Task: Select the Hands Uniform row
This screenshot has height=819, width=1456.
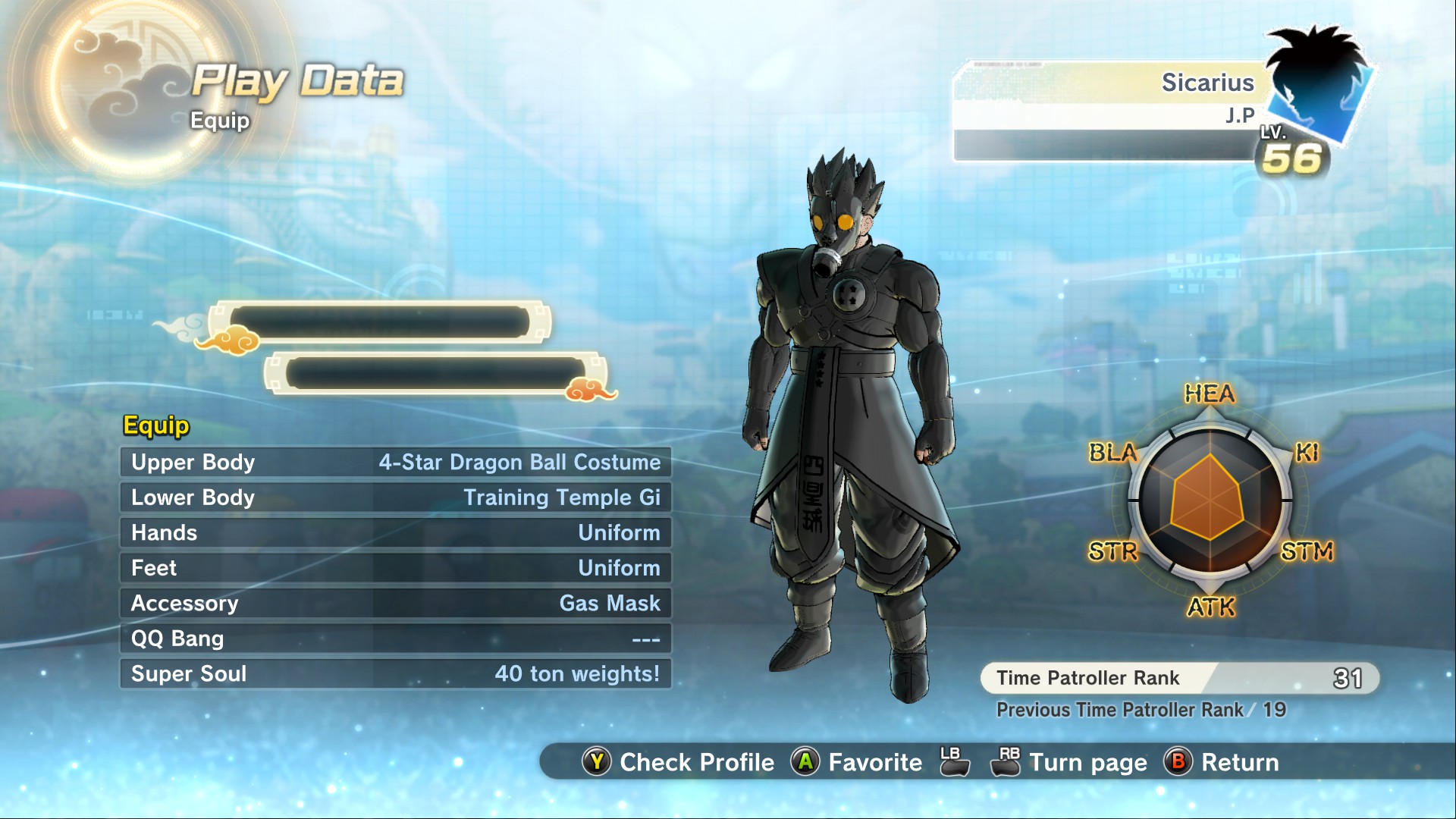Action: pyautogui.click(x=395, y=533)
